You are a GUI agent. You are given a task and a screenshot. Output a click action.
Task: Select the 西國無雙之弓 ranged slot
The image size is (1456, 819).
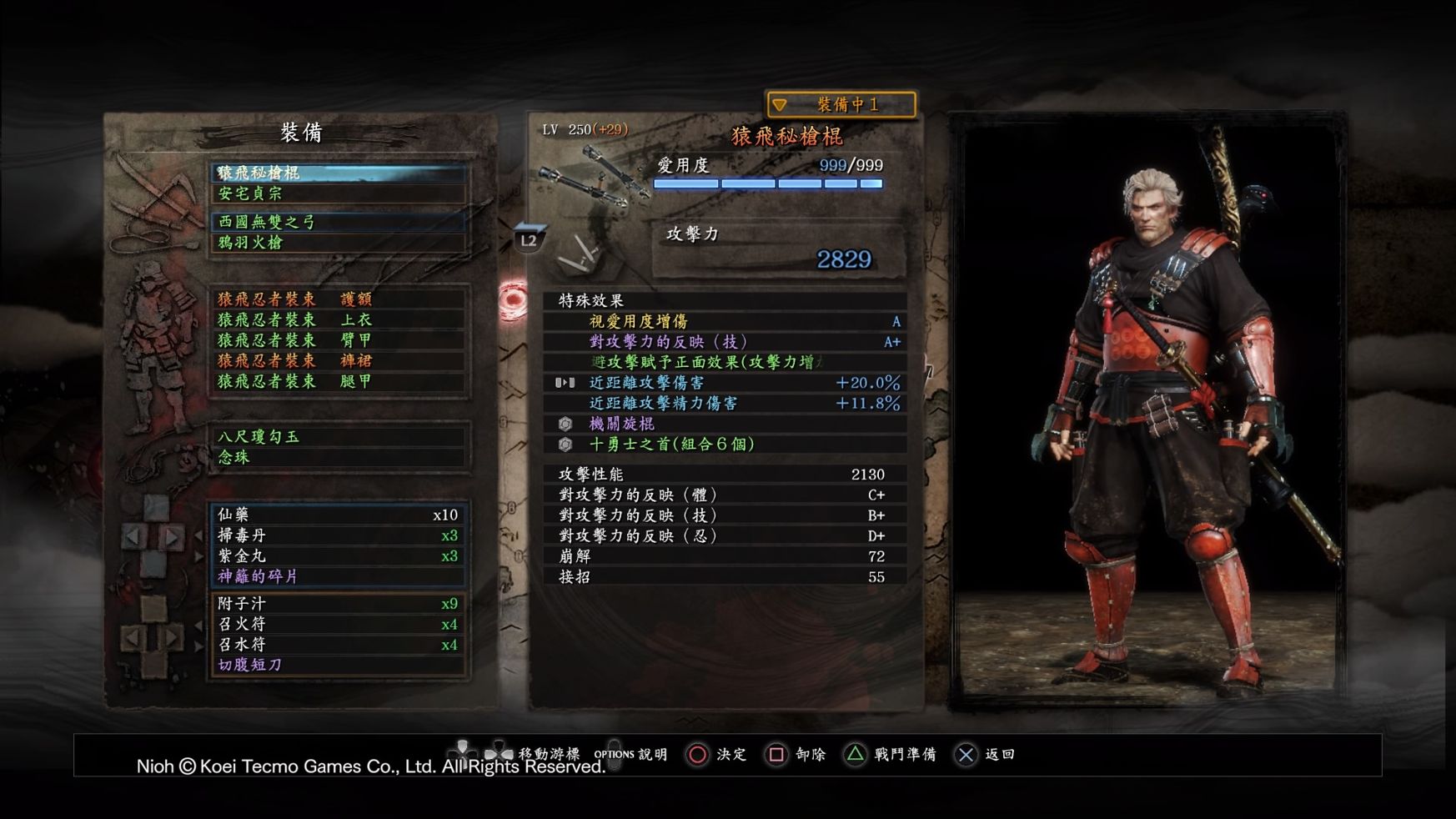[x=338, y=222]
